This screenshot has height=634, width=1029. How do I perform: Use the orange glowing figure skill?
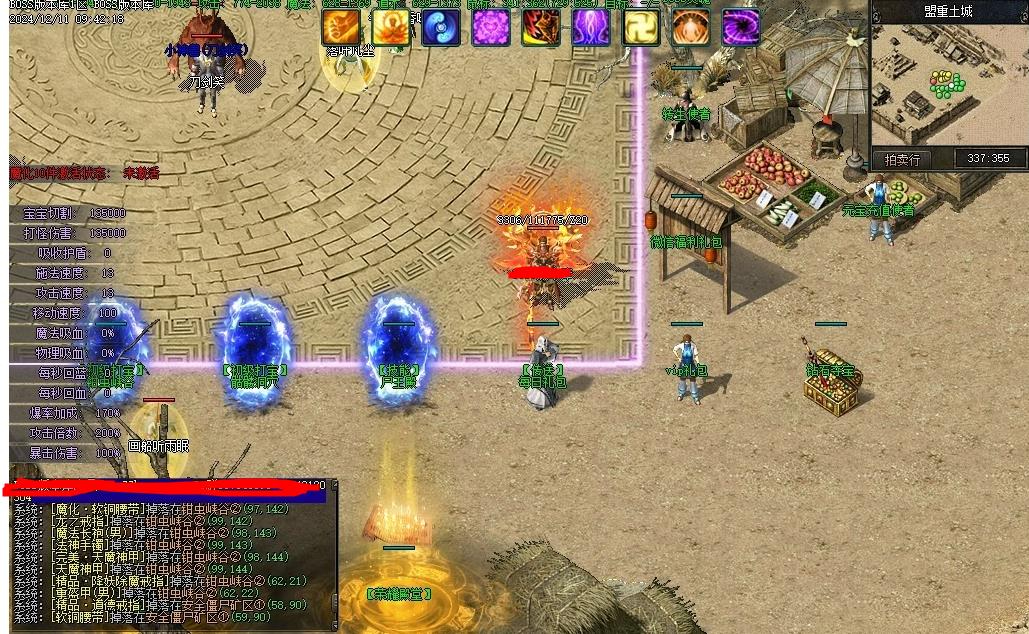click(691, 28)
